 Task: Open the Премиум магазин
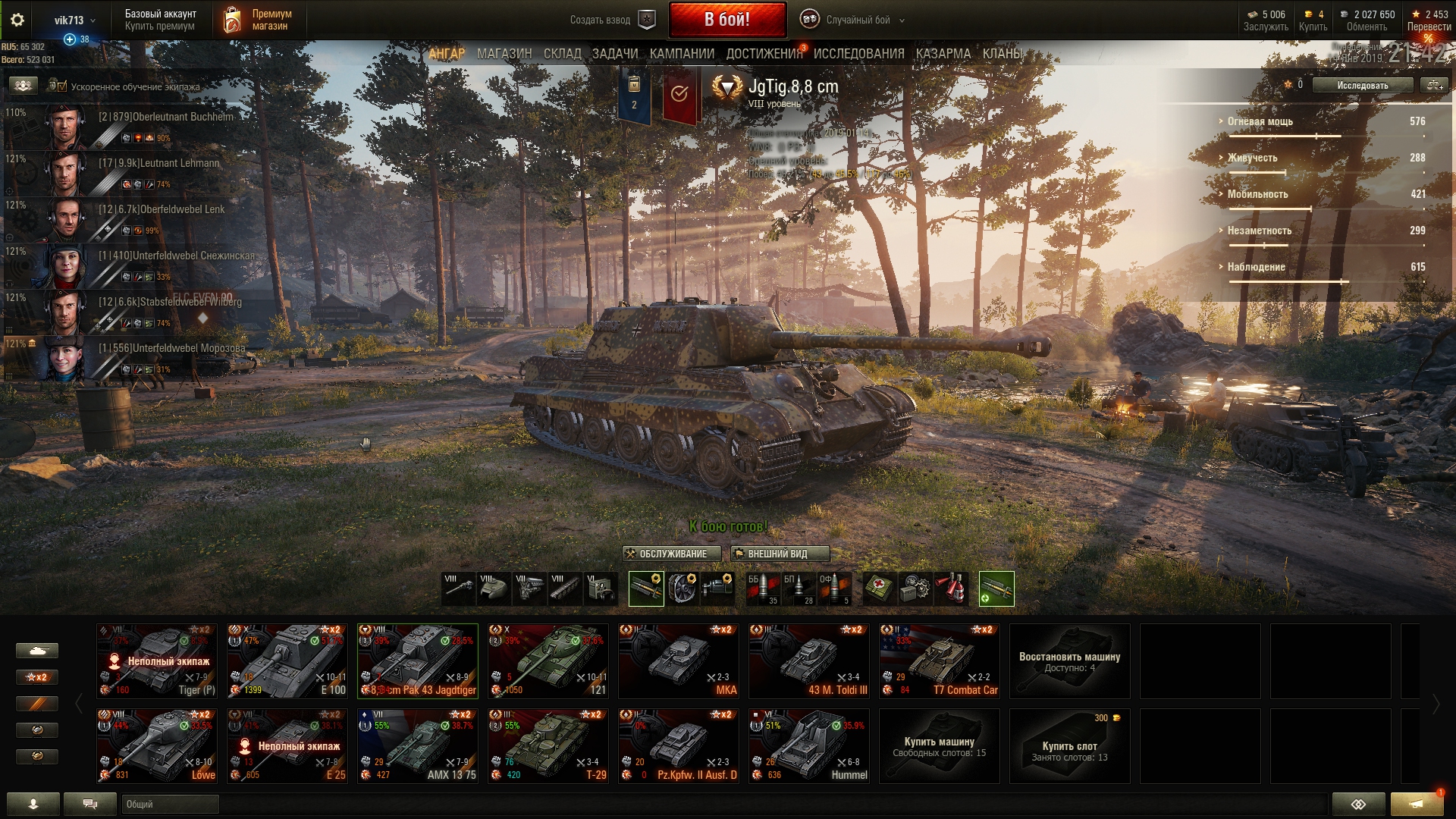[x=259, y=20]
